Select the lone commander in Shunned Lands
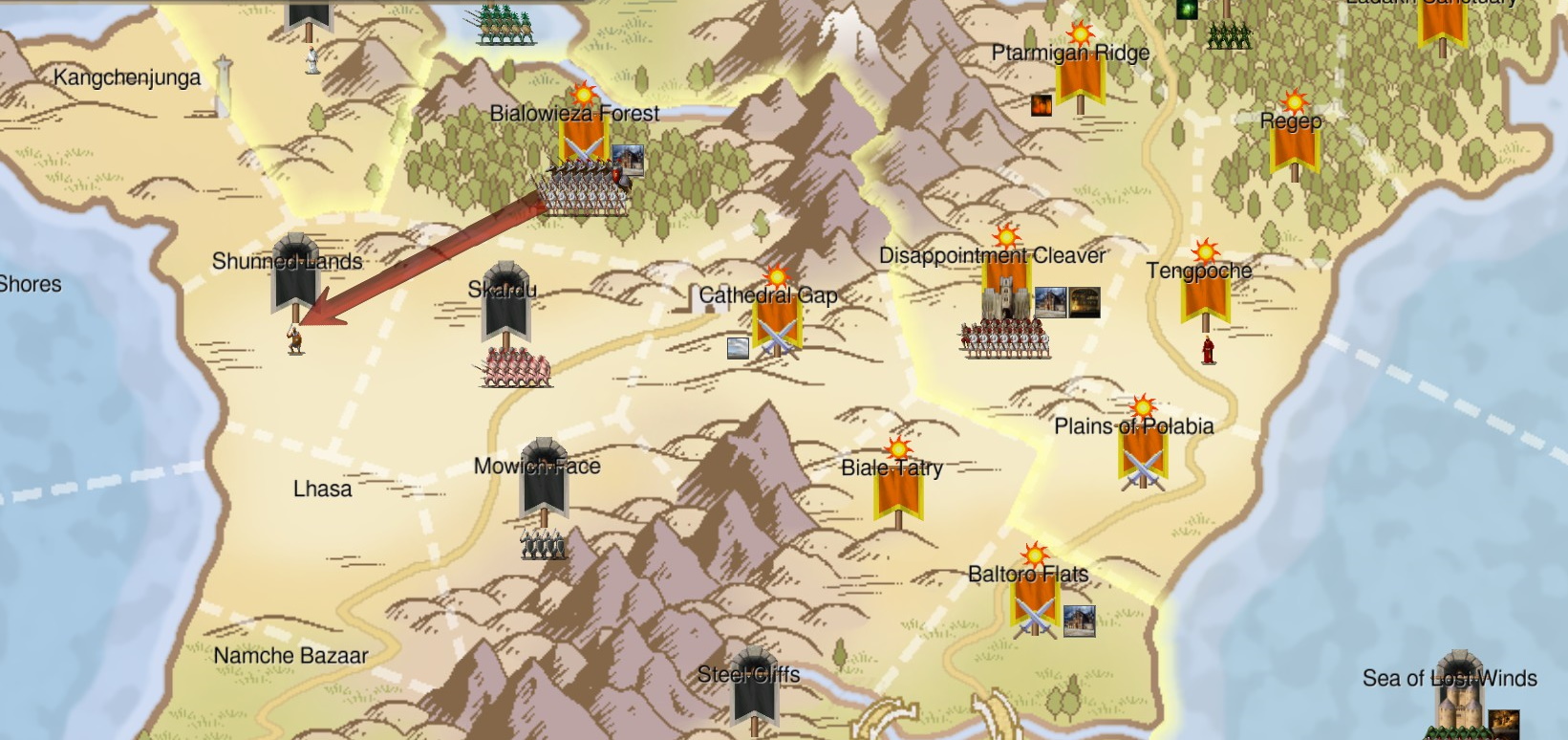 pyautogui.click(x=295, y=339)
